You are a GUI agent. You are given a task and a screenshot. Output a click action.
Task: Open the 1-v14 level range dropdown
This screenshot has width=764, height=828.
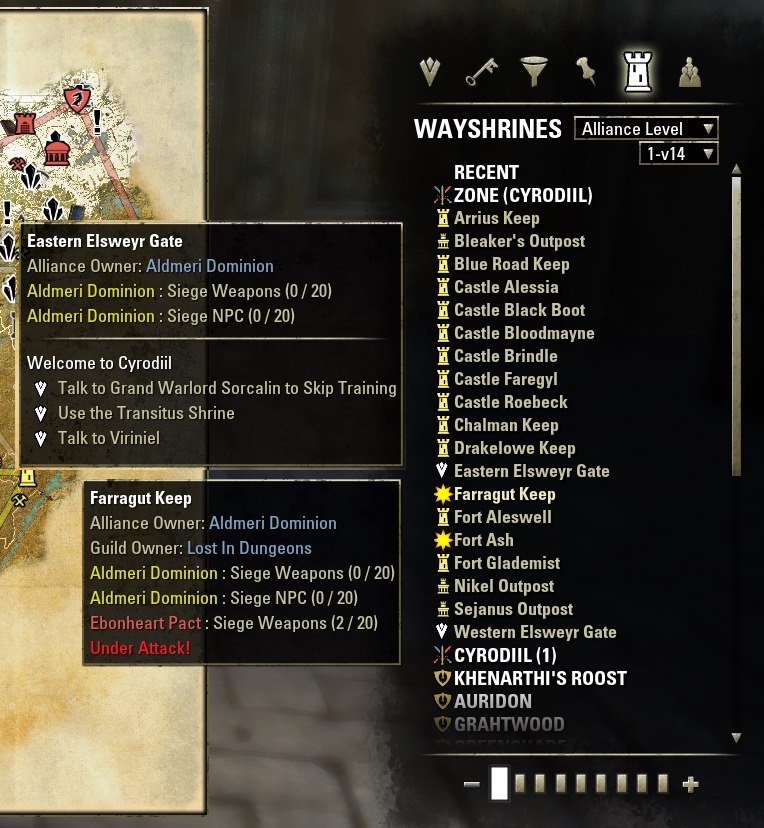click(x=678, y=154)
